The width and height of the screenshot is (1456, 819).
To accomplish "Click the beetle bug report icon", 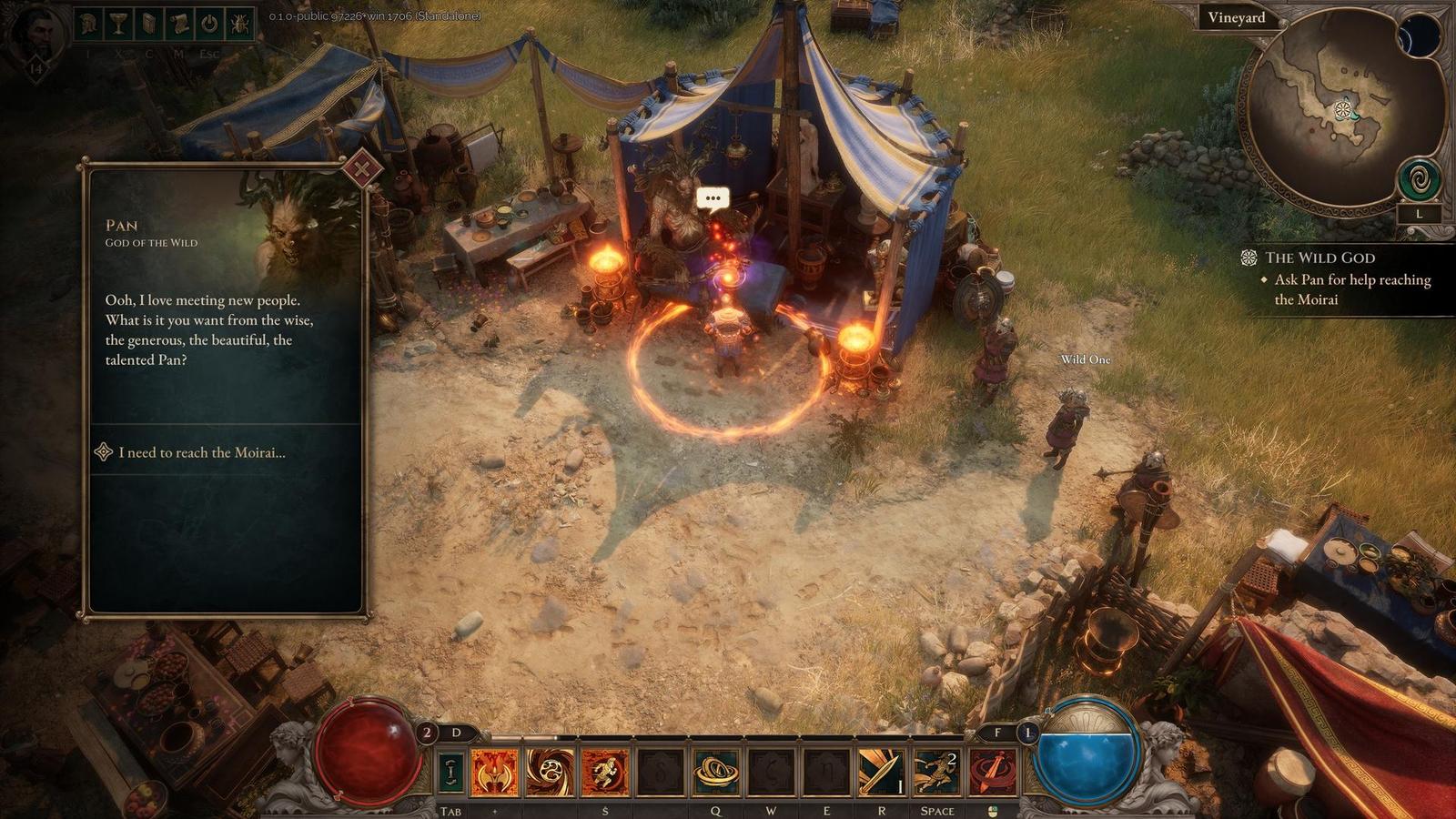I will pos(240,24).
